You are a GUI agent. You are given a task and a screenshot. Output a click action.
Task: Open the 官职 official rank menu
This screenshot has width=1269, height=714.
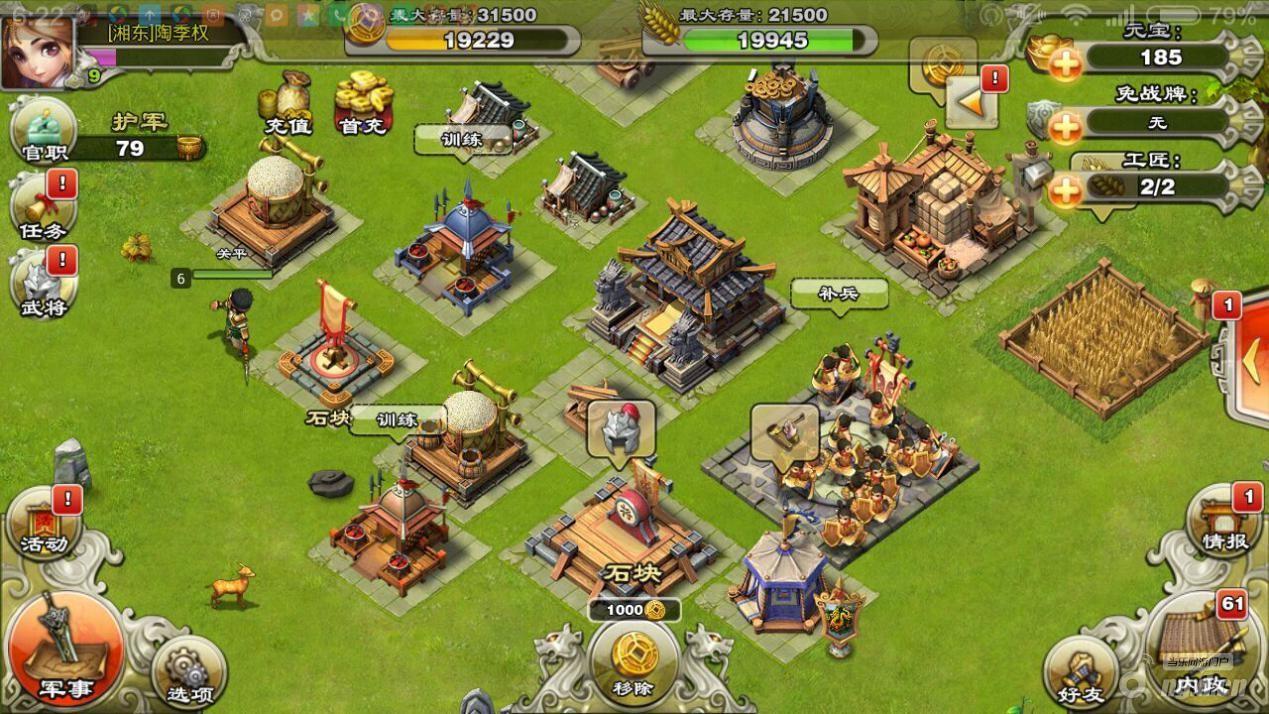[43, 132]
